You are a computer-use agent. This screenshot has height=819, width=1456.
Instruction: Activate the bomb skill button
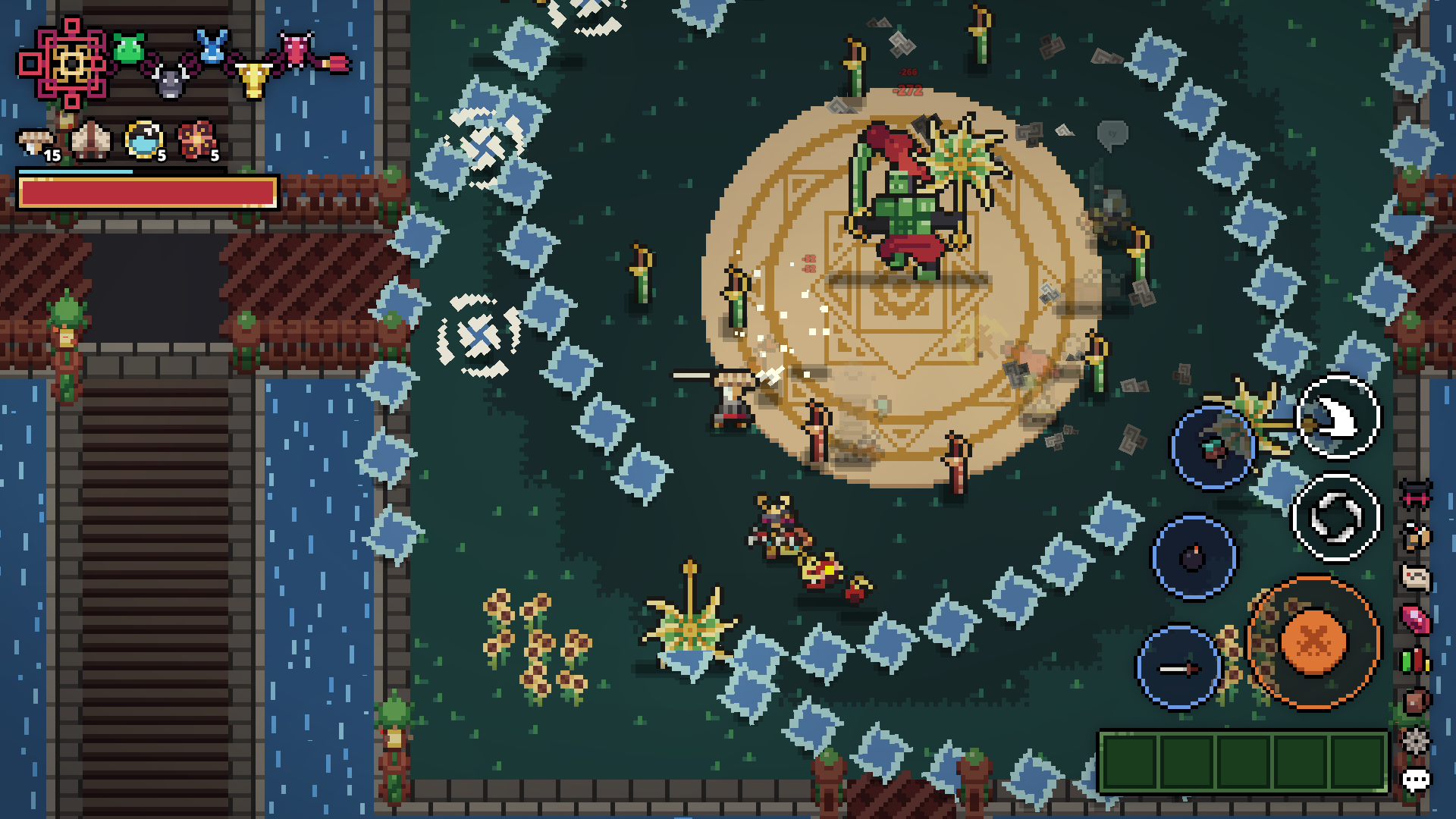pos(1196,557)
